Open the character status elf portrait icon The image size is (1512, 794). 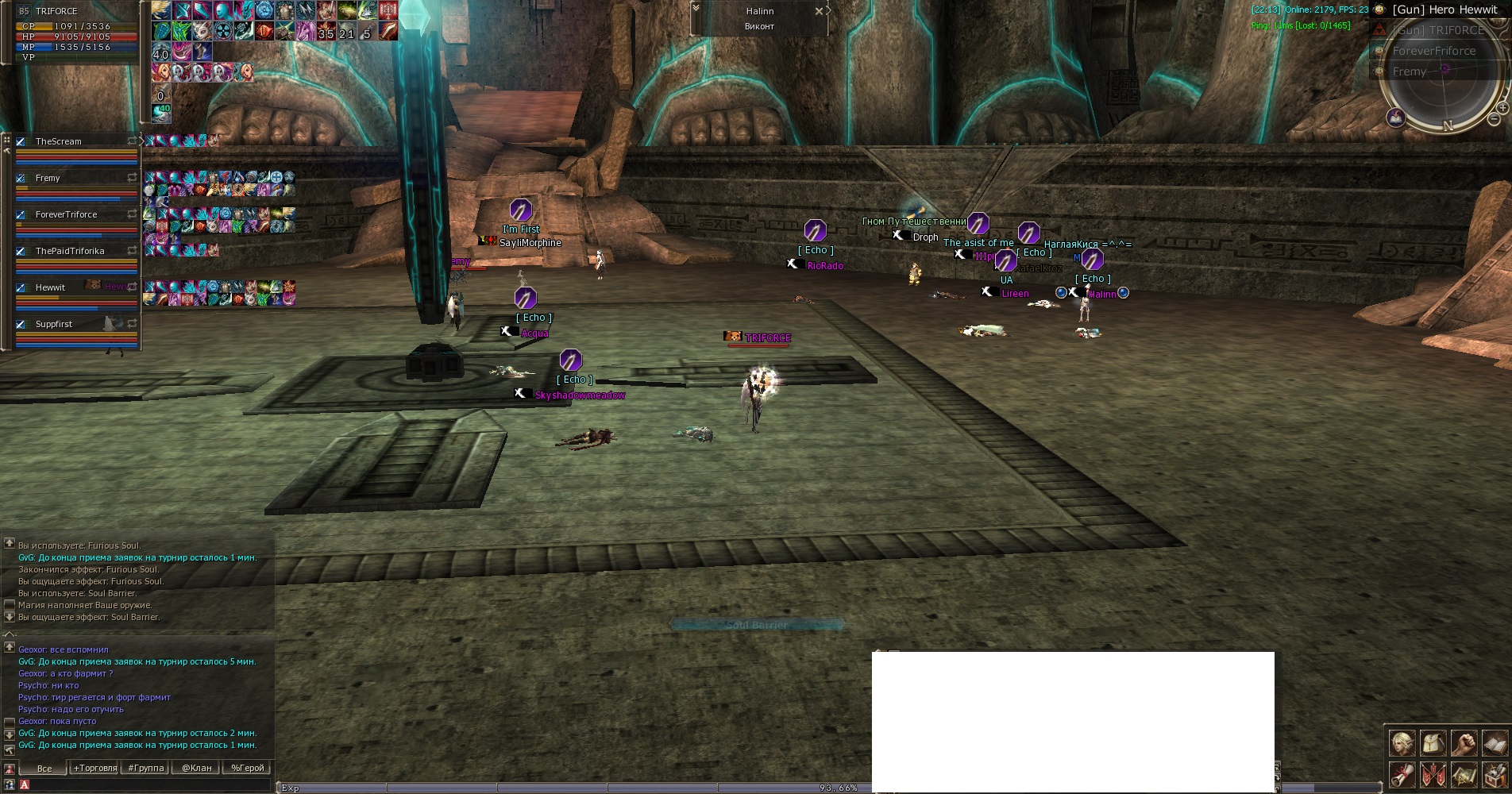point(1402,743)
